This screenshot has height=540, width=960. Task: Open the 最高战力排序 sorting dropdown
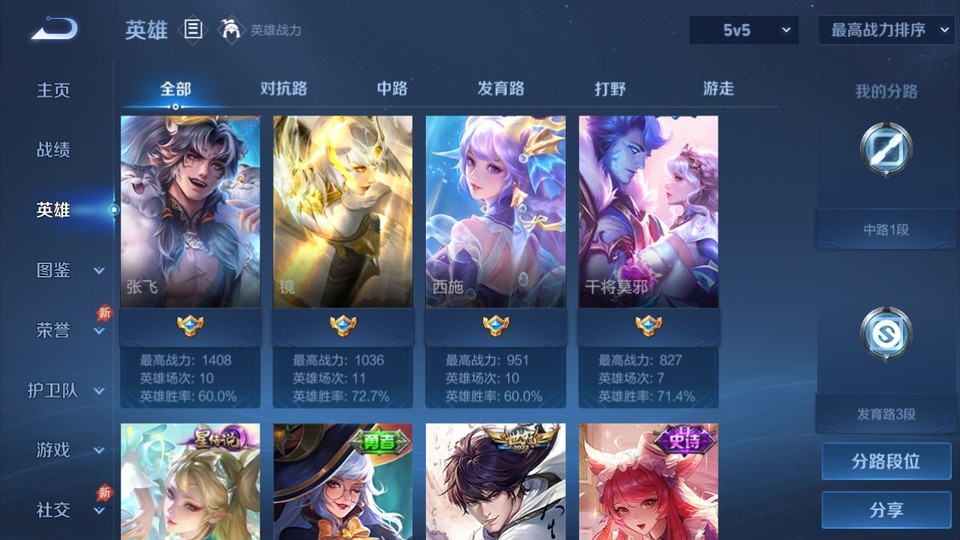885,30
